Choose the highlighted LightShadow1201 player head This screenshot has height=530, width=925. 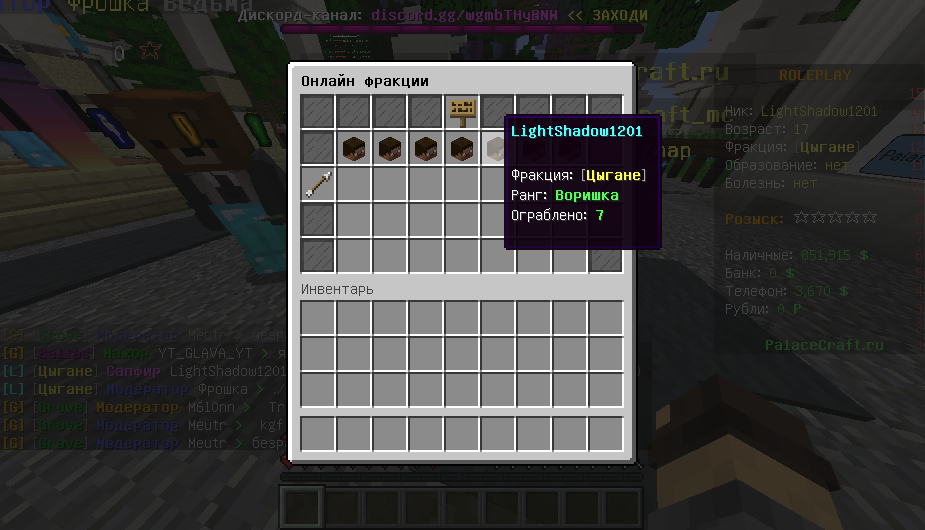(496, 149)
